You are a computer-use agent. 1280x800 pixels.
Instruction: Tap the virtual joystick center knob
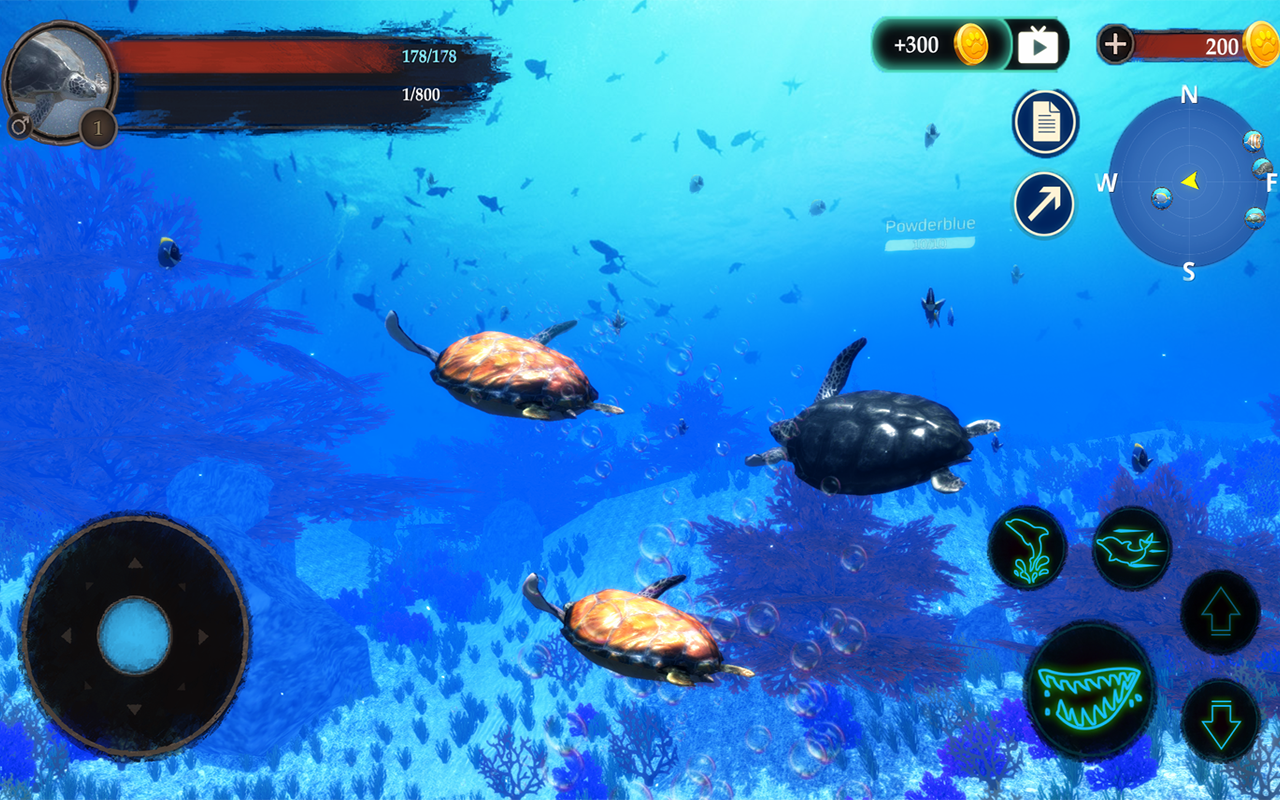click(134, 636)
